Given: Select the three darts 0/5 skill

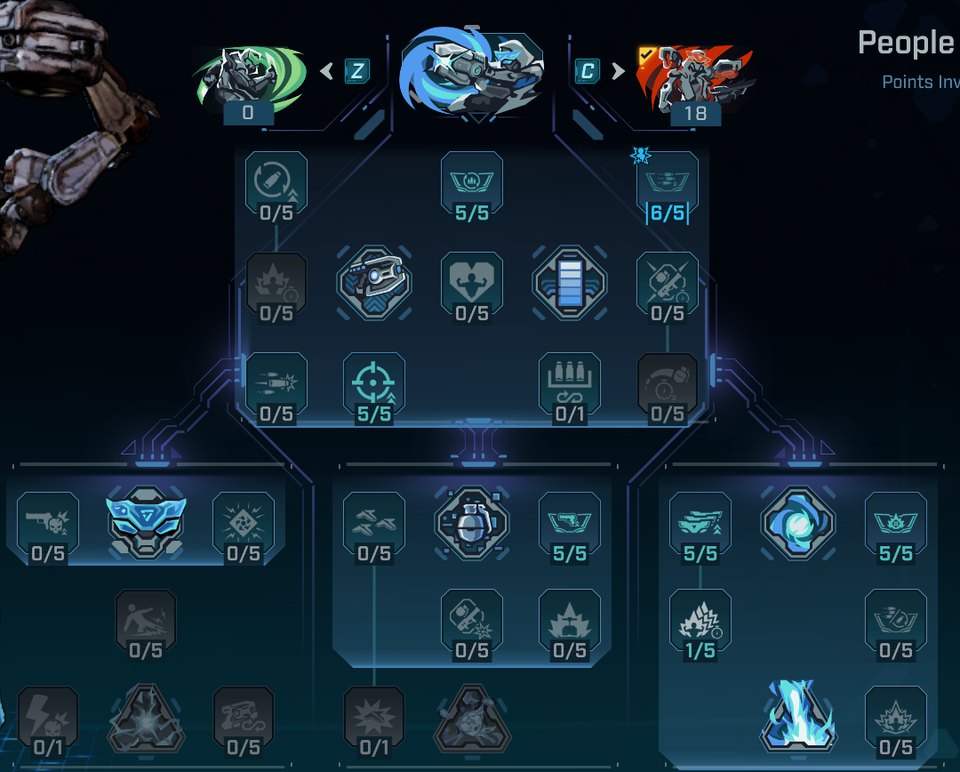Looking at the screenshot, I should click(374, 524).
